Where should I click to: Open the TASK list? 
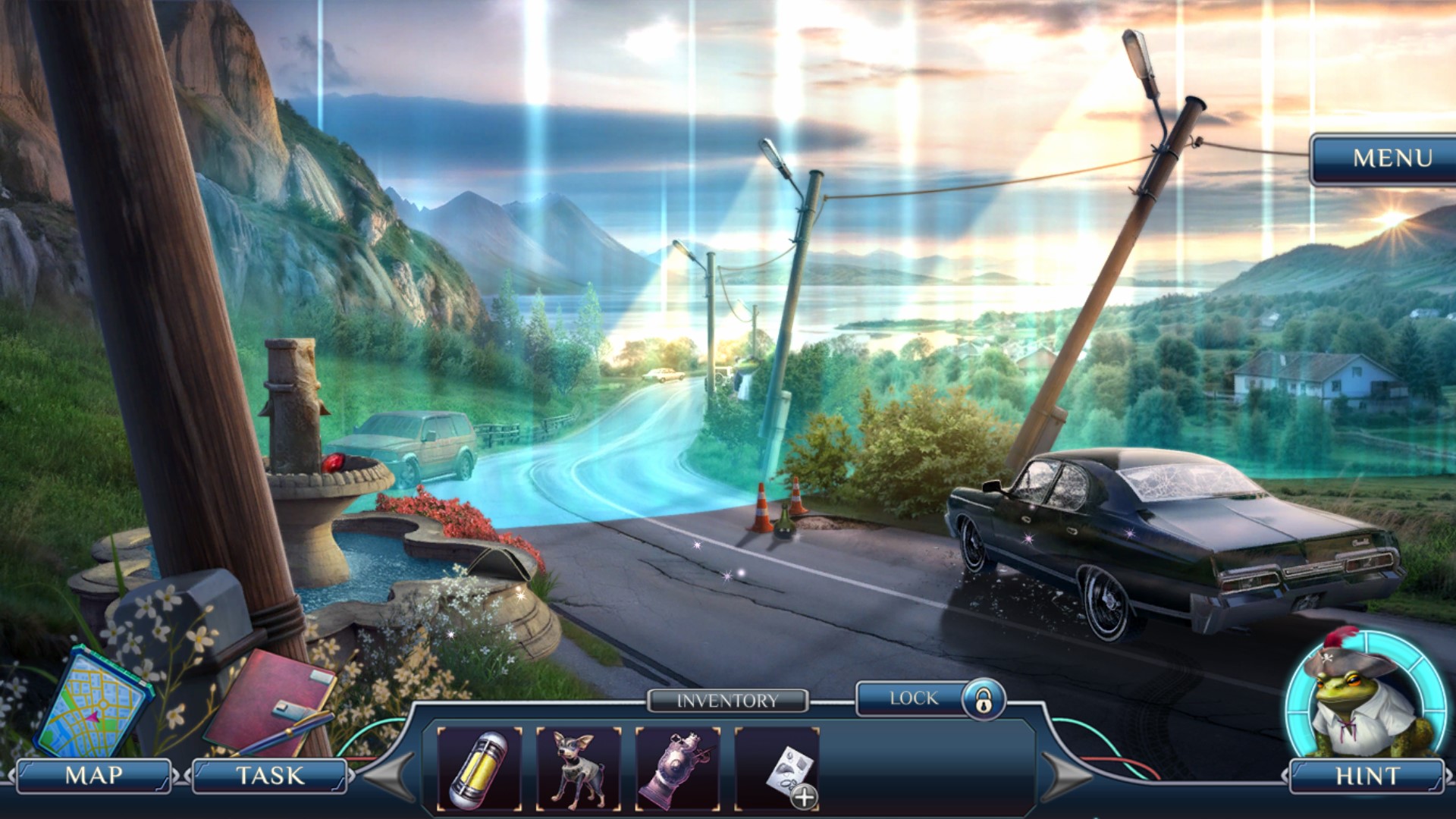coord(269,776)
